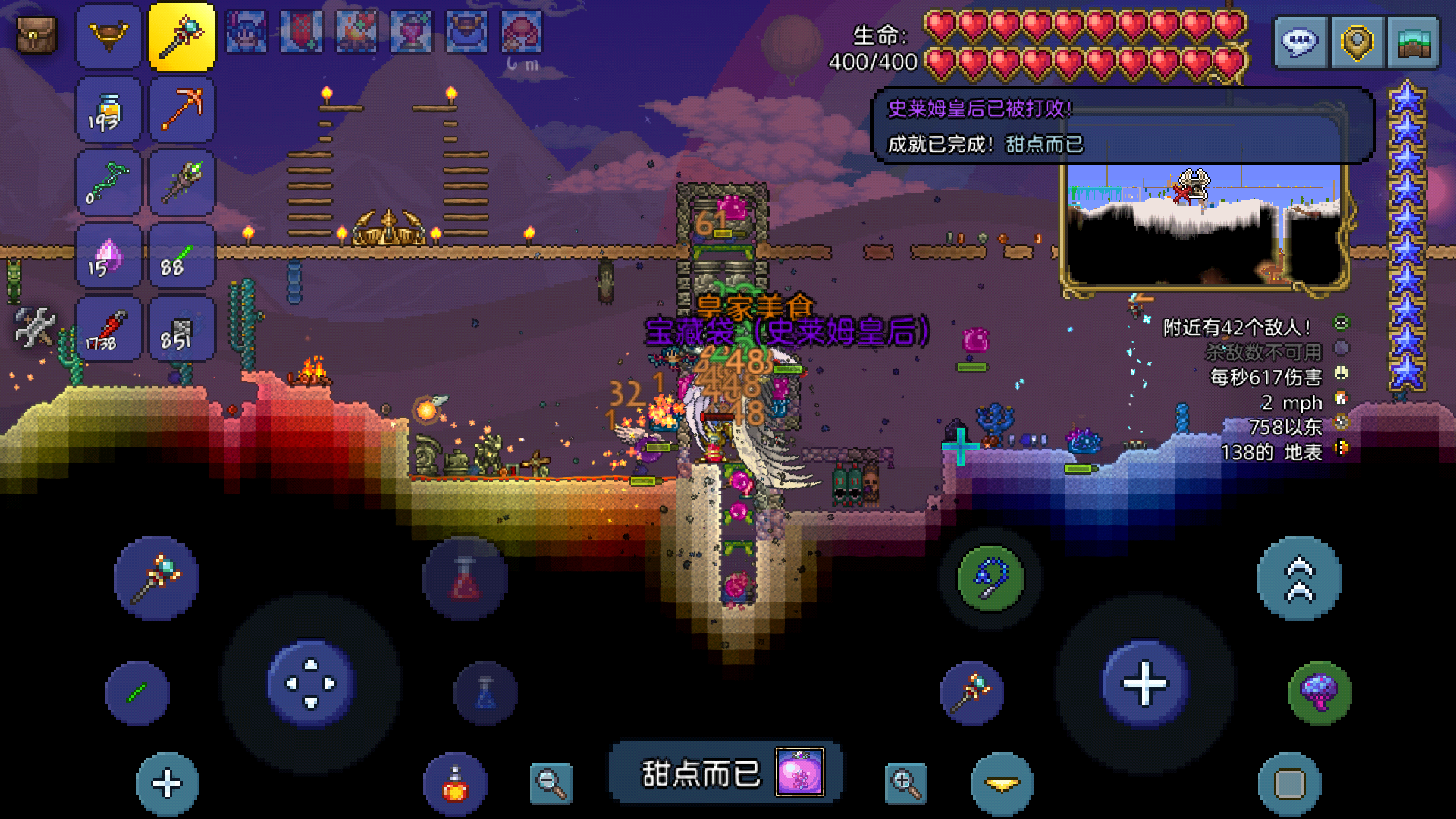The height and width of the screenshot is (819, 1456).
Task: Select the potion stack of 193
Action: pyautogui.click(x=108, y=110)
